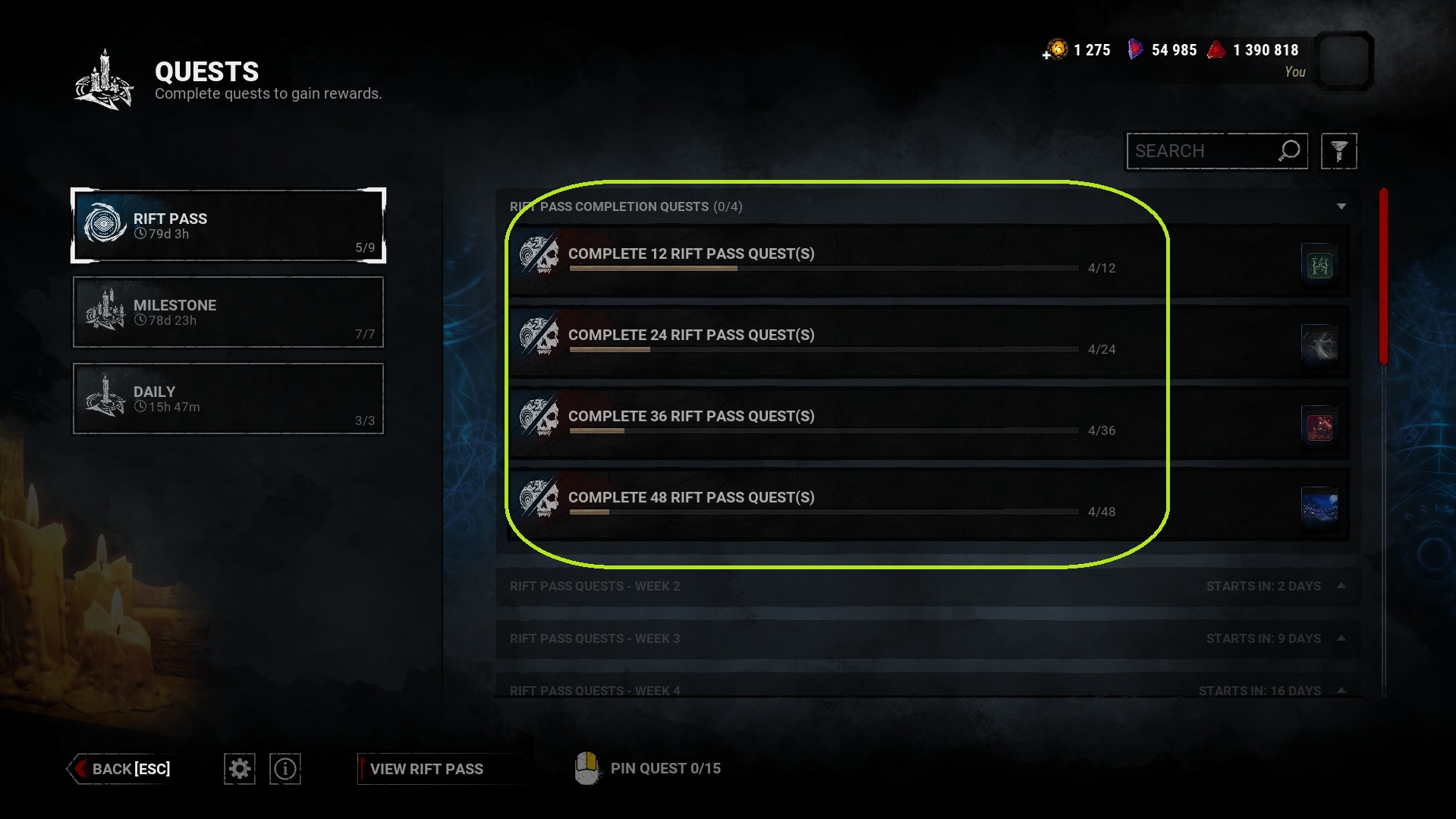
Task: Click the Complete 12 Rift Pass progress bar
Action: [x=823, y=268]
